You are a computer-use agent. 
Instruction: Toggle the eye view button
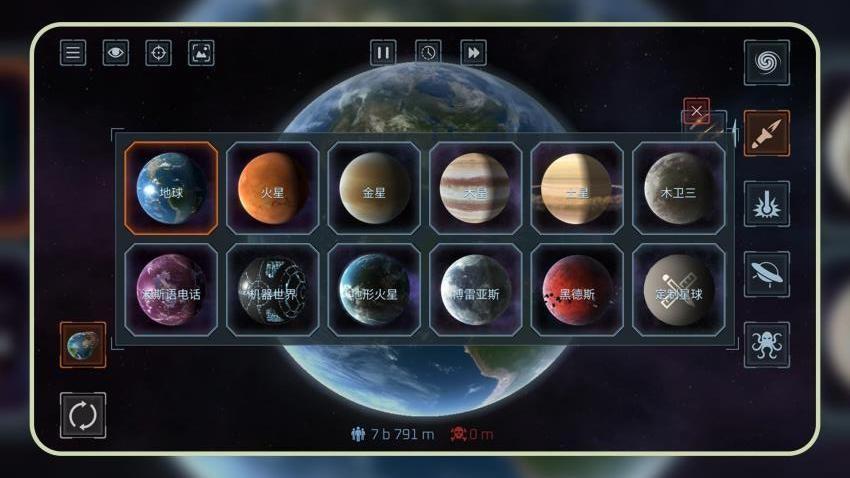115,52
